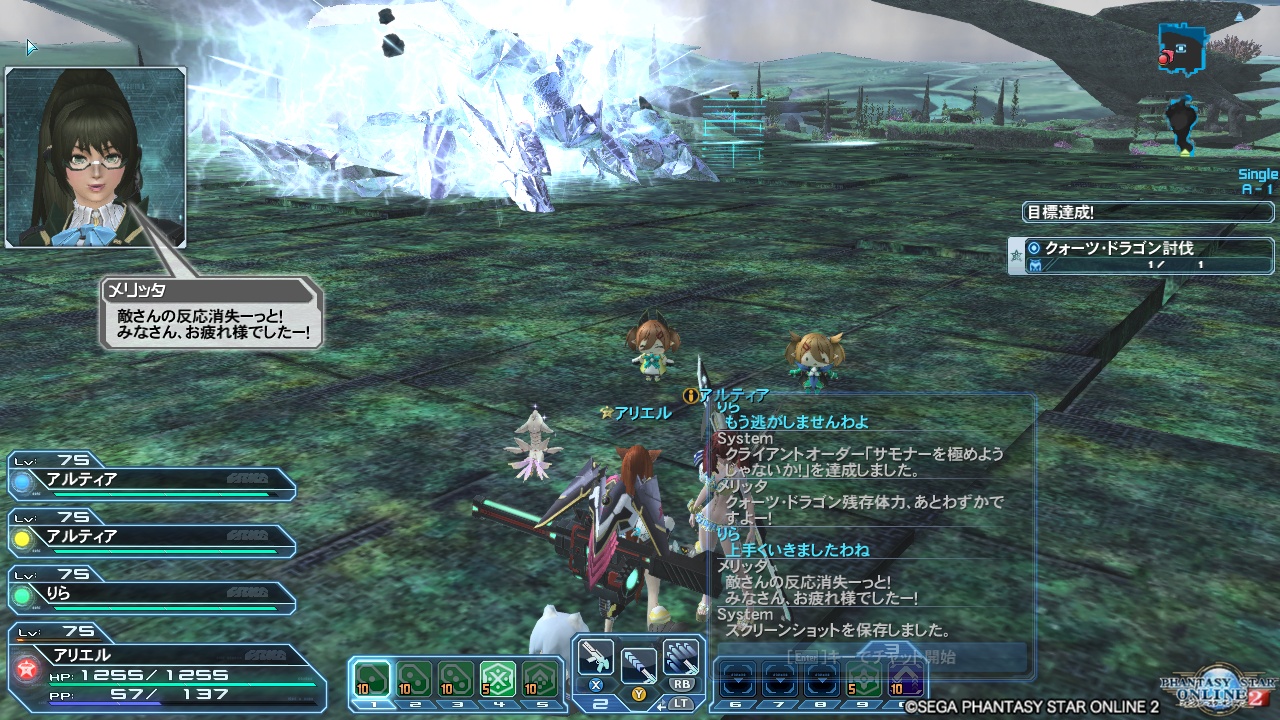Click the quest objective star icon
The width and height of the screenshot is (1280, 720).
[1015, 255]
